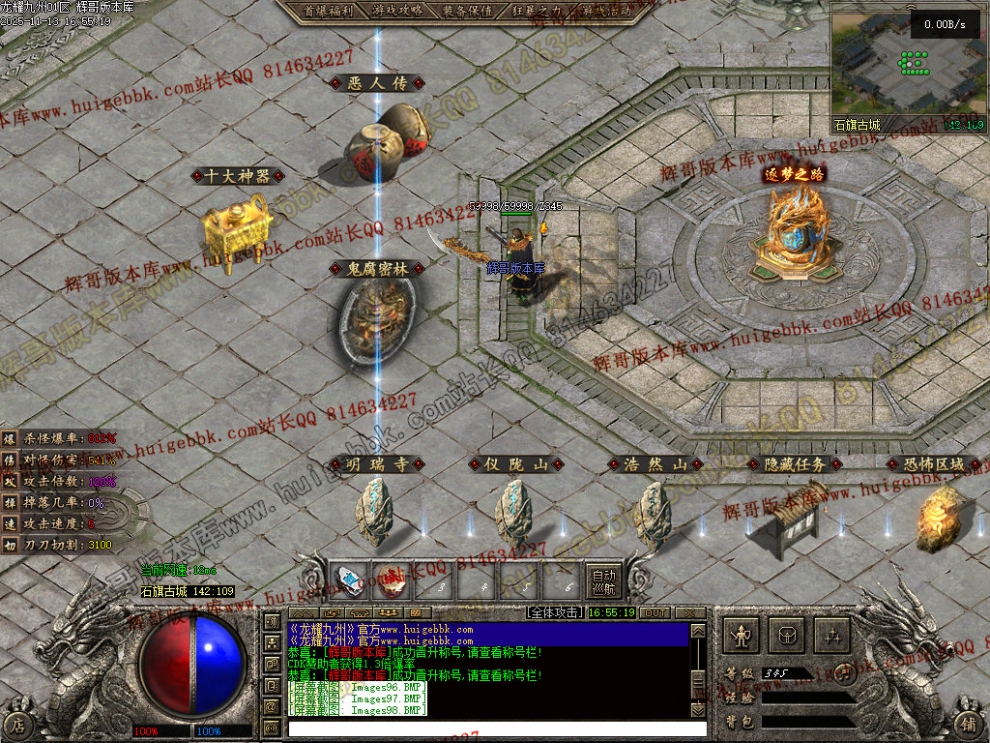Click the OUT button above chat
Screen dimensions: 990x743
click(x=655, y=612)
